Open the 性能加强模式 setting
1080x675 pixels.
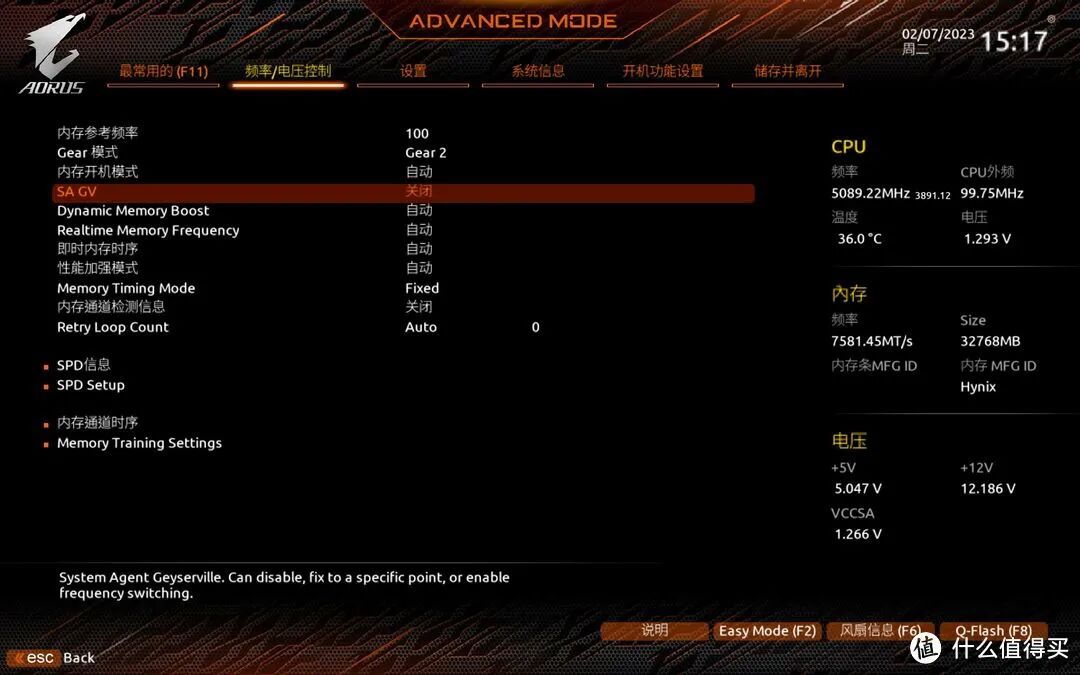[98, 268]
